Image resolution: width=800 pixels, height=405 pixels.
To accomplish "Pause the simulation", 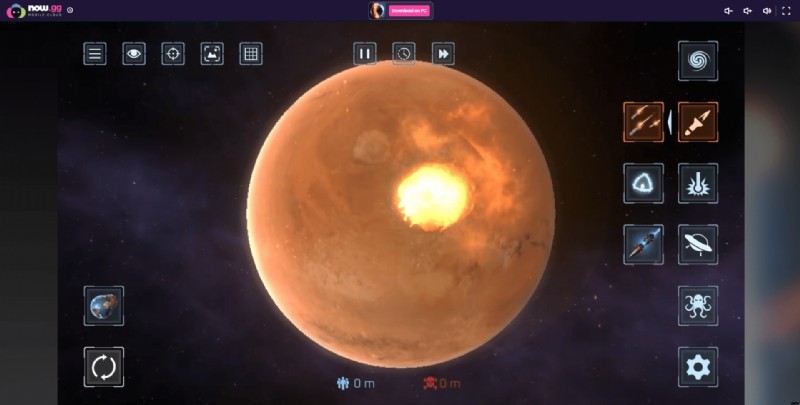I will (x=365, y=53).
